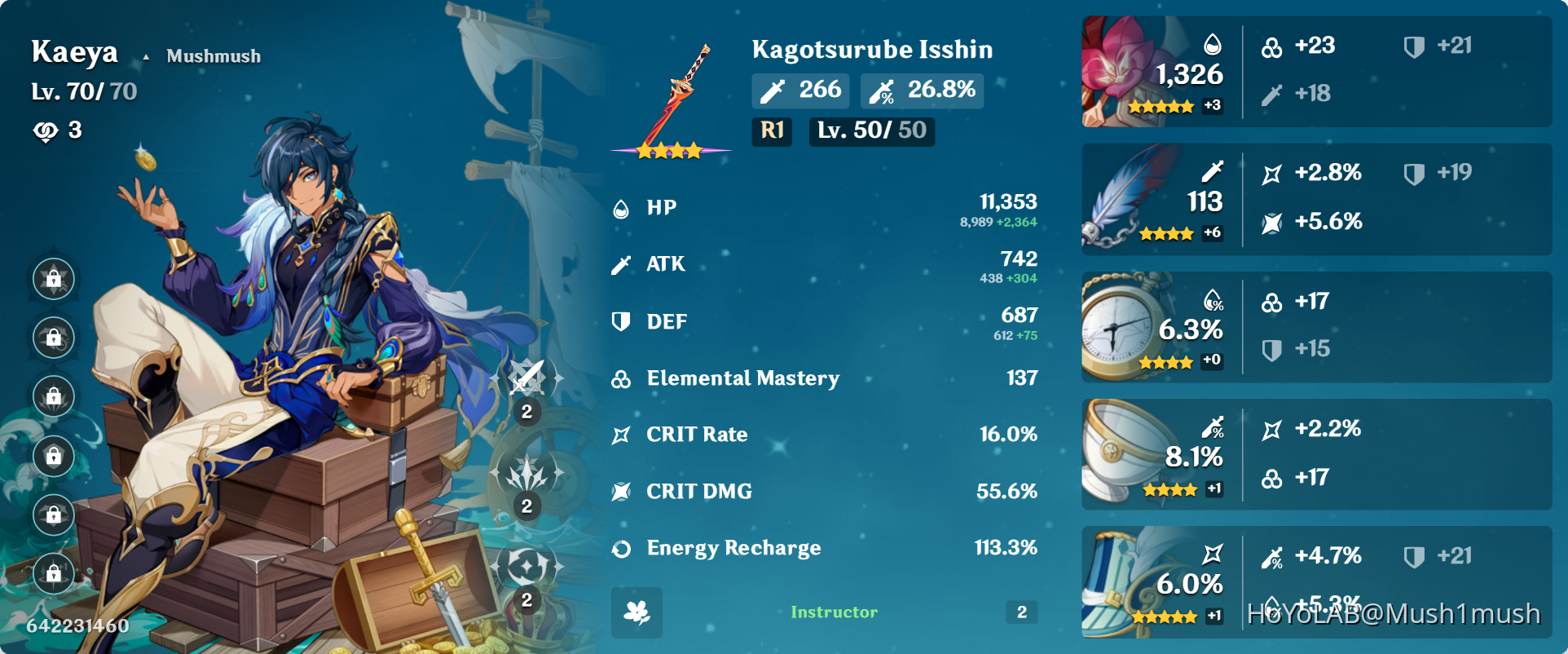
Task: Click the Energy Recharge stat icon
Action: click(x=621, y=549)
